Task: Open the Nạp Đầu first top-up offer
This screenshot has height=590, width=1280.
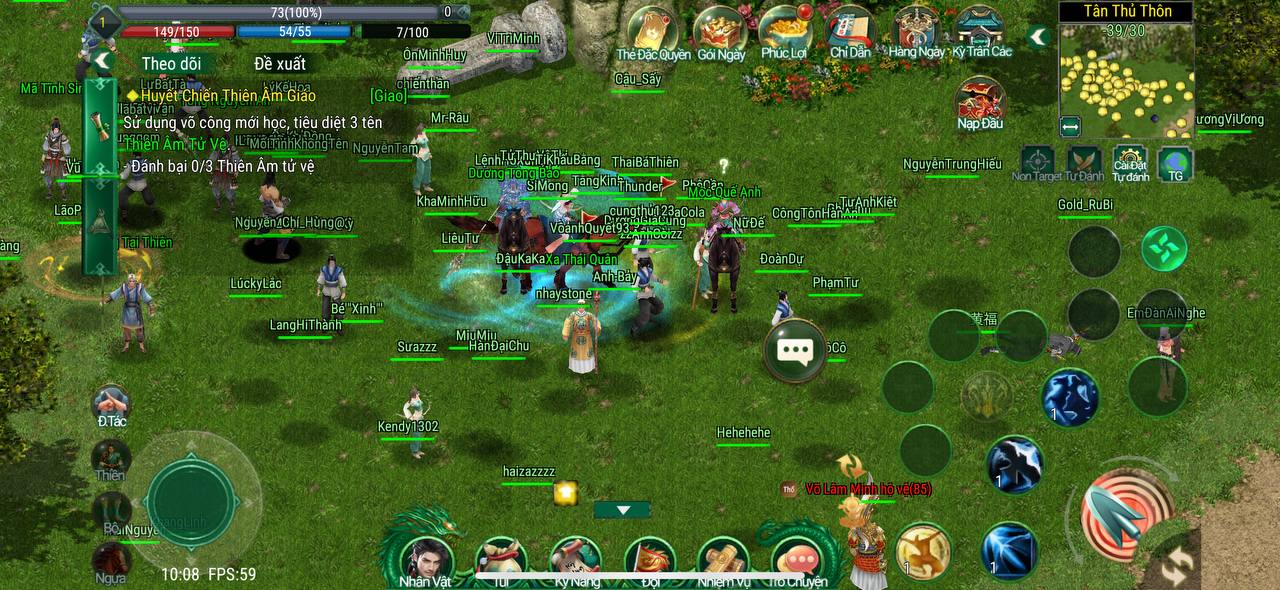Action: [x=979, y=102]
